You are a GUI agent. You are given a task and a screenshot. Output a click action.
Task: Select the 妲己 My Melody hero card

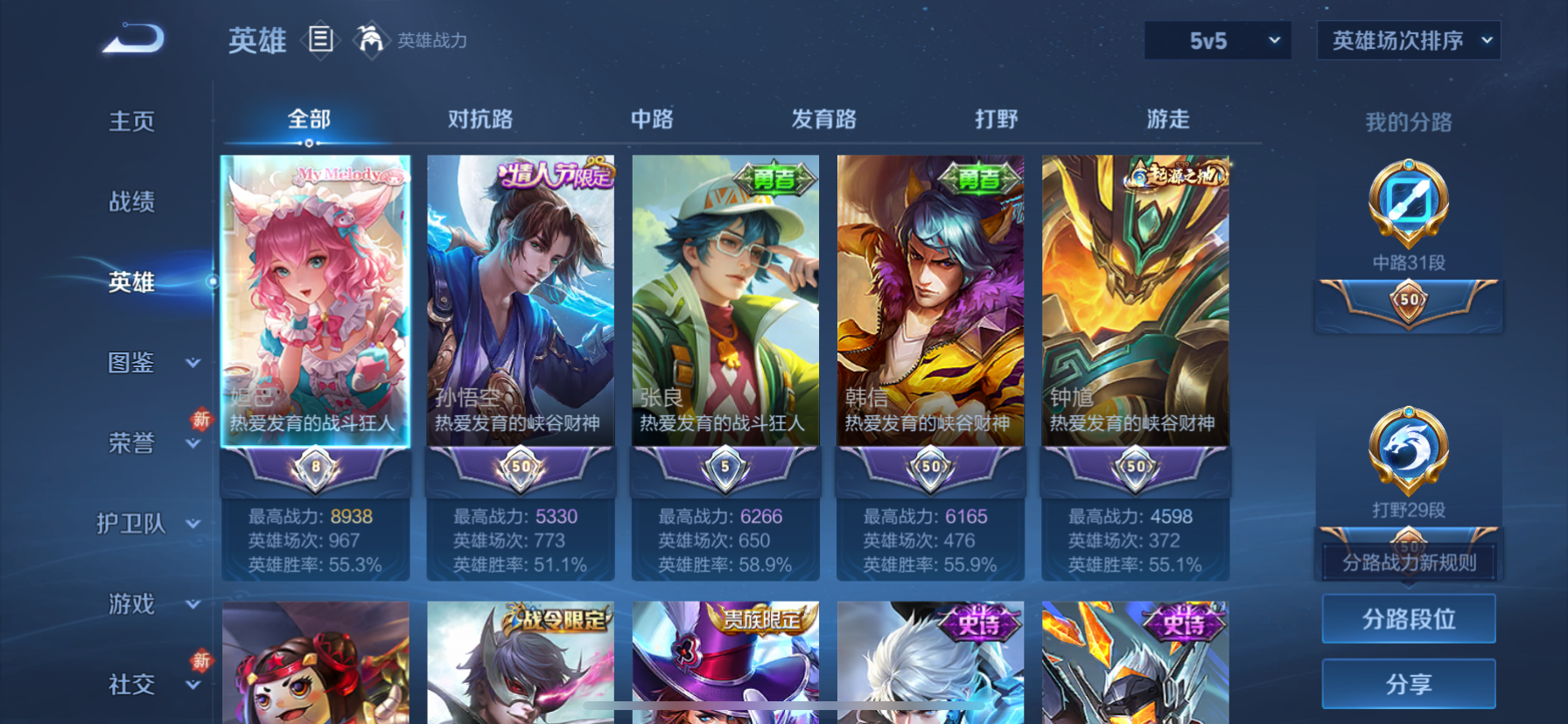click(x=315, y=306)
